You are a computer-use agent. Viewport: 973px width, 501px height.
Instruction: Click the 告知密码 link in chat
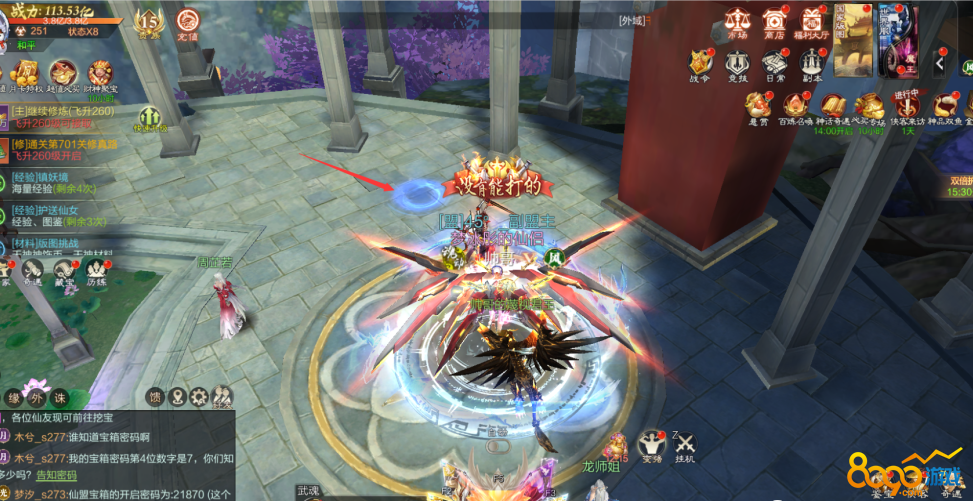[56, 475]
